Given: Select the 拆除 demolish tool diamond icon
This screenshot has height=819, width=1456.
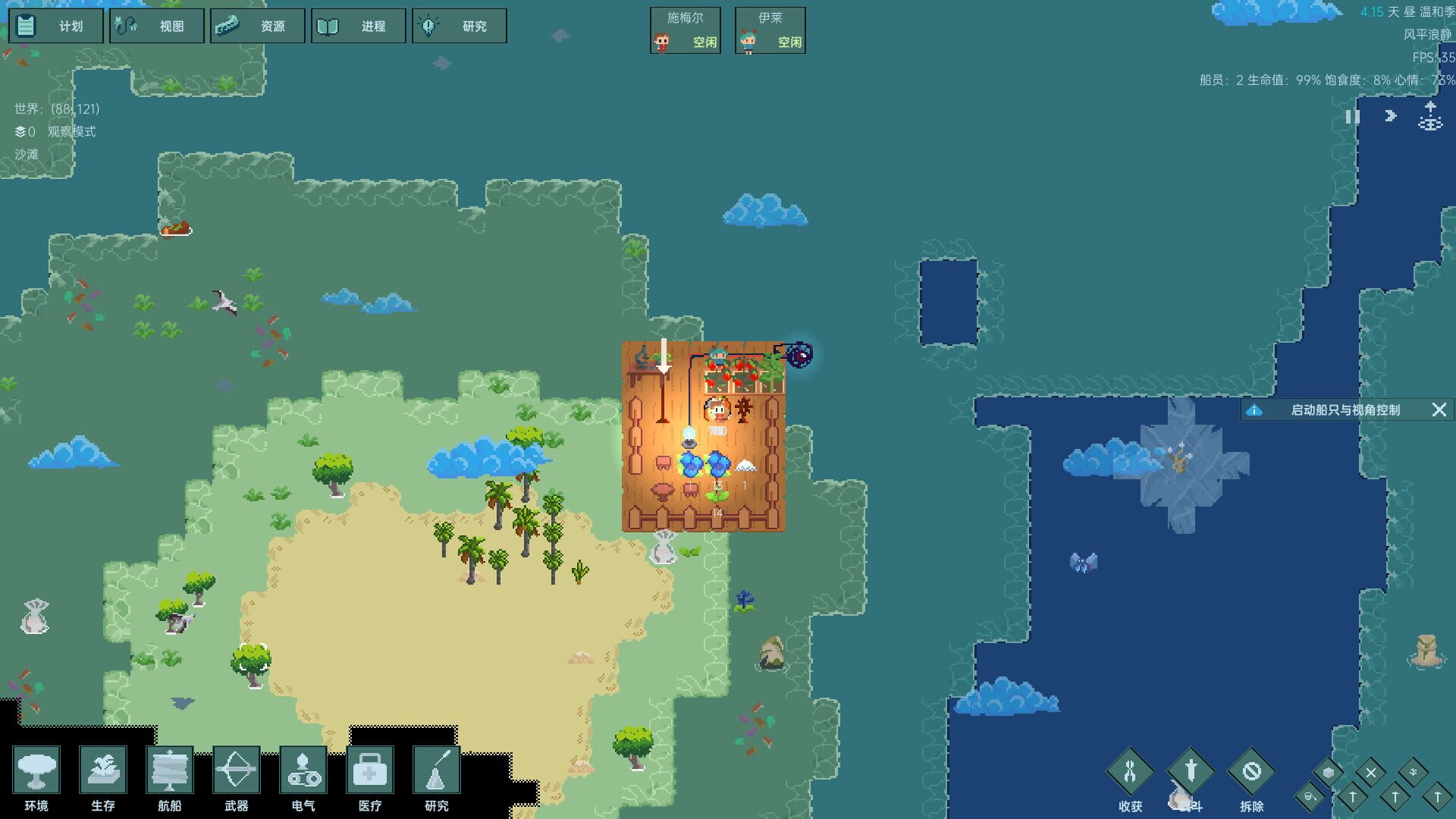Looking at the screenshot, I should 1253,773.
